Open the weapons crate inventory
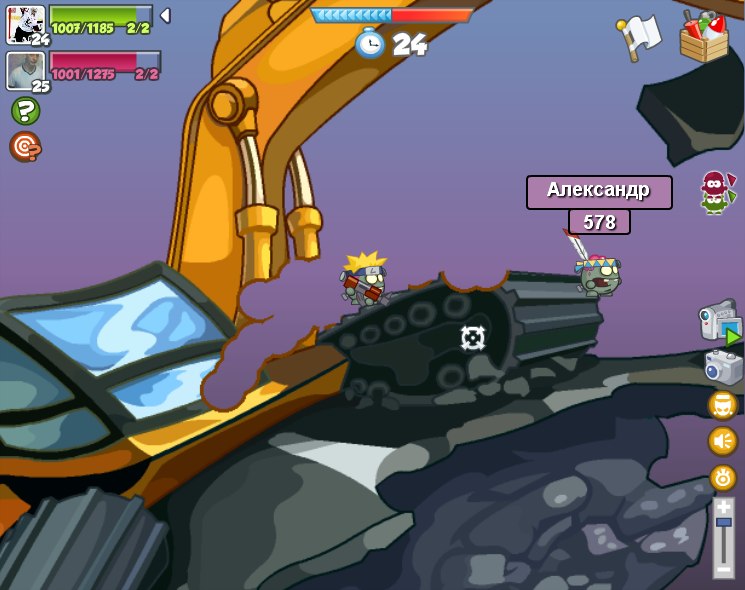745x590 pixels. [704, 37]
